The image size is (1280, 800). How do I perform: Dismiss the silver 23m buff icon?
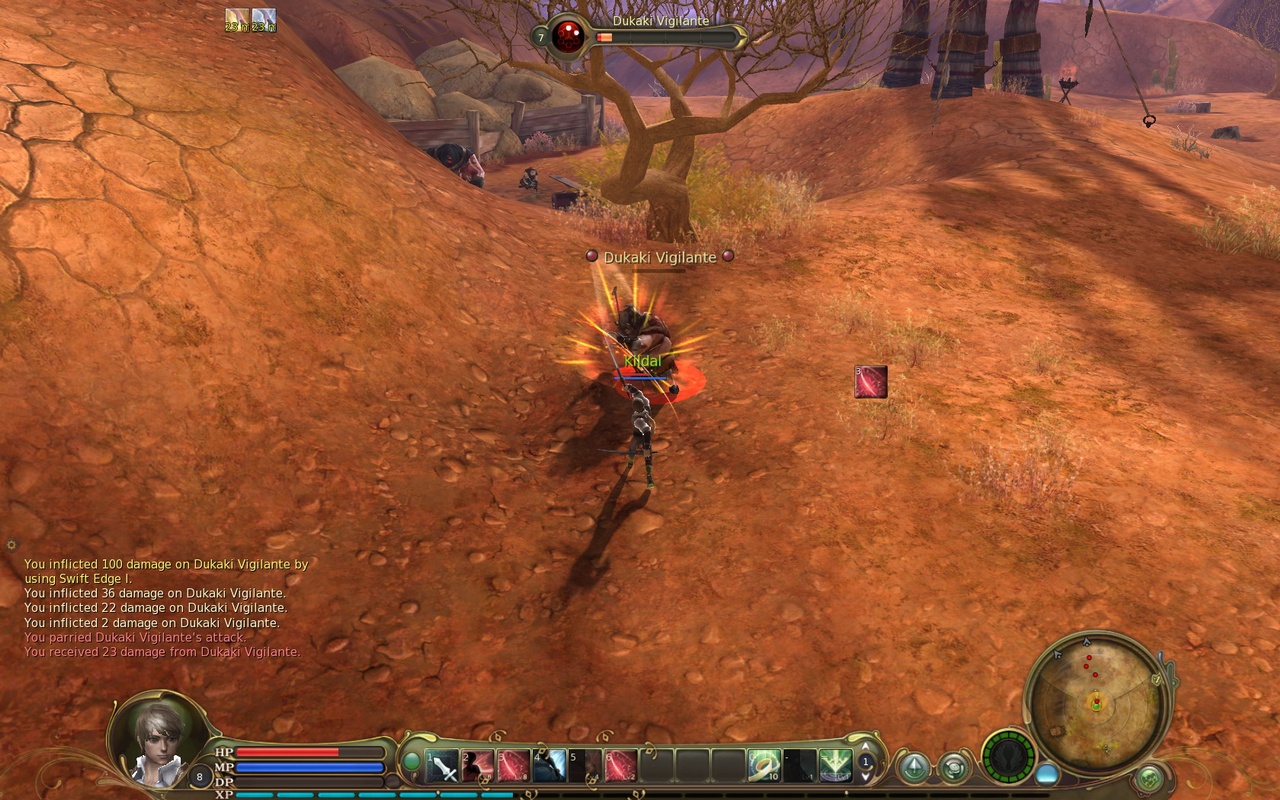[x=264, y=20]
